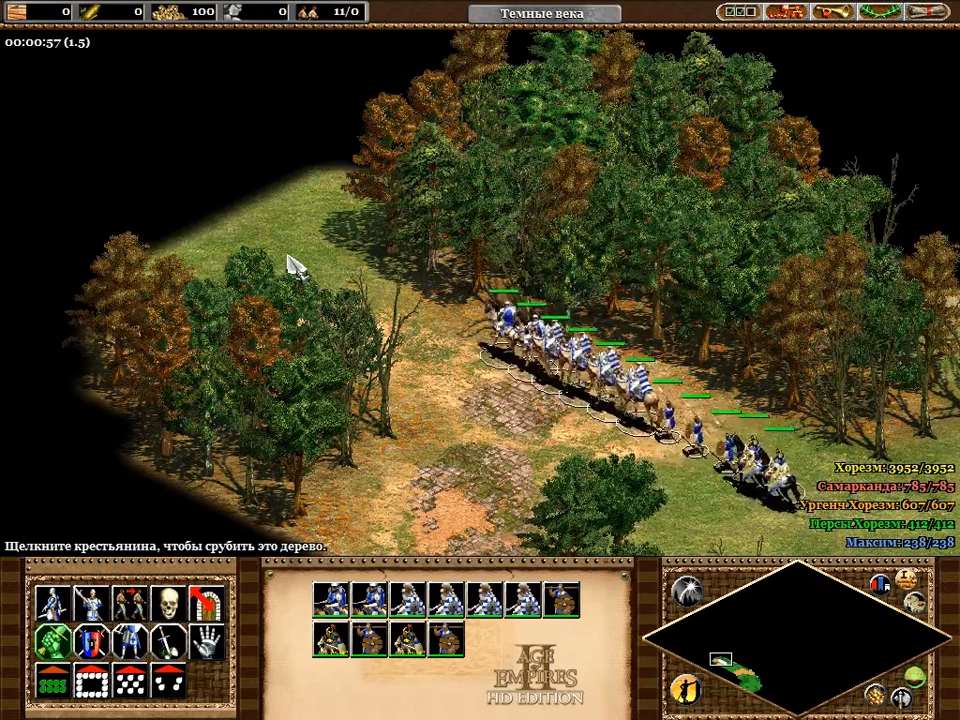Choose the green fist aggressive stance
This screenshot has height=720, width=960.
point(53,641)
